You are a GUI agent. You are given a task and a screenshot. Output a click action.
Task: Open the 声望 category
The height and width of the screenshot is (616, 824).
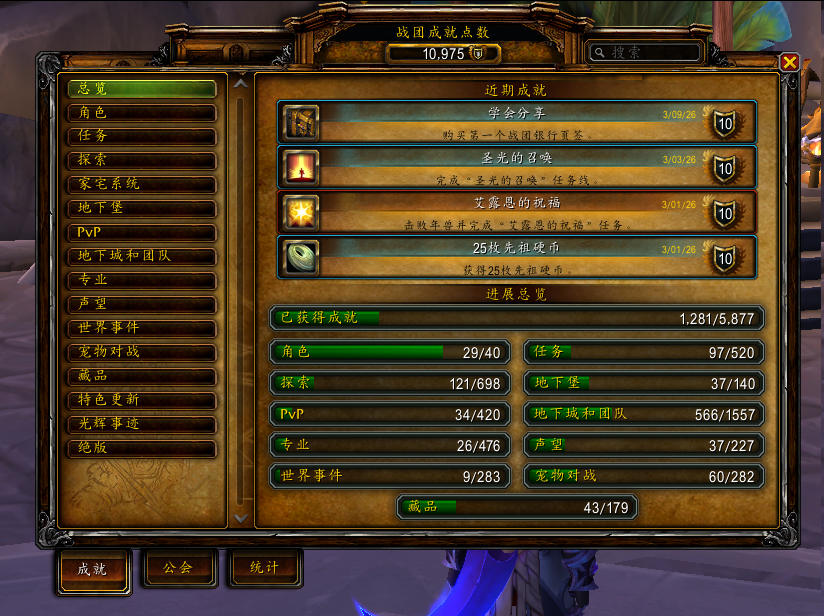coord(141,304)
